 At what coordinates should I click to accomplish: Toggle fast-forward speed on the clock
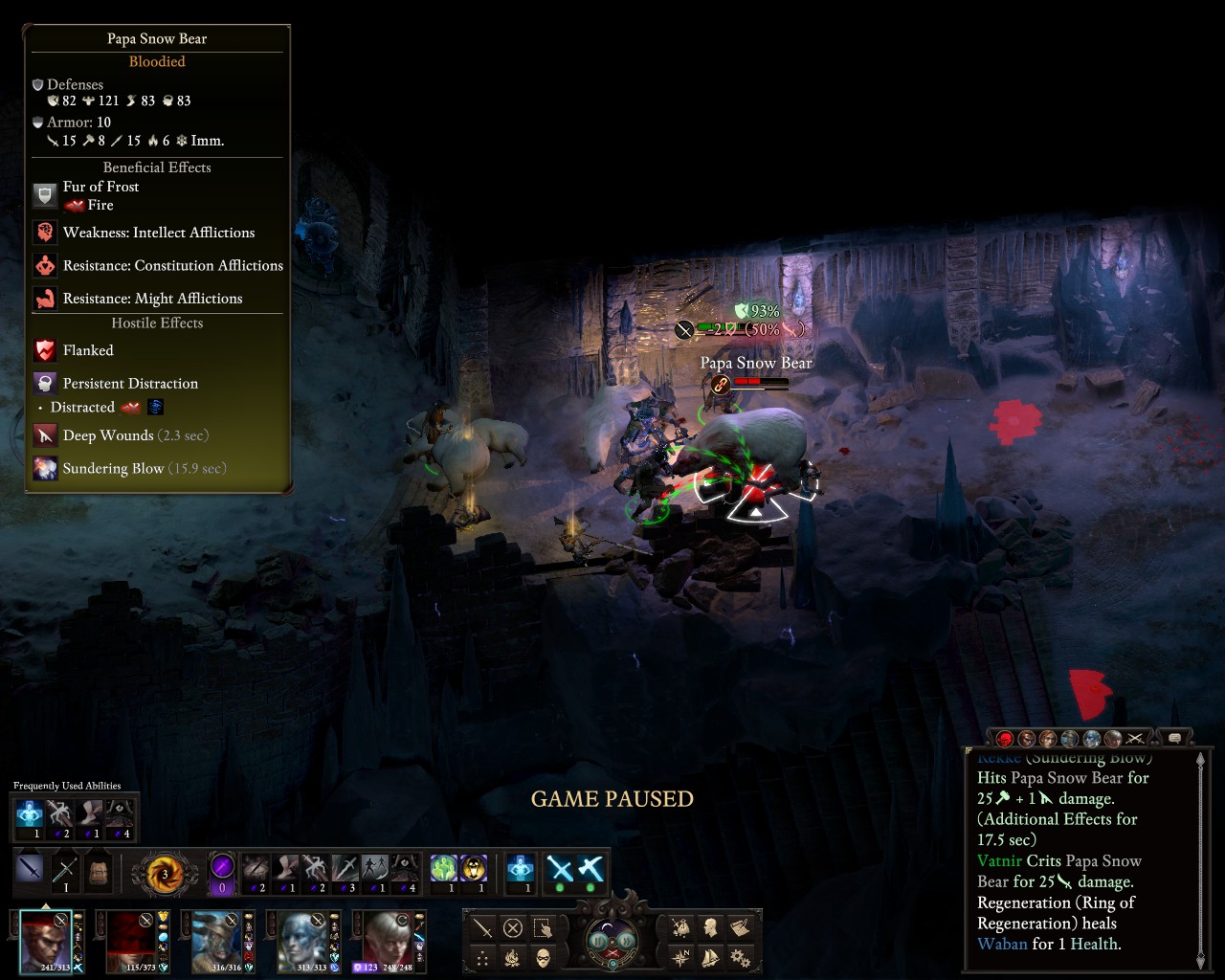point(627,940)
